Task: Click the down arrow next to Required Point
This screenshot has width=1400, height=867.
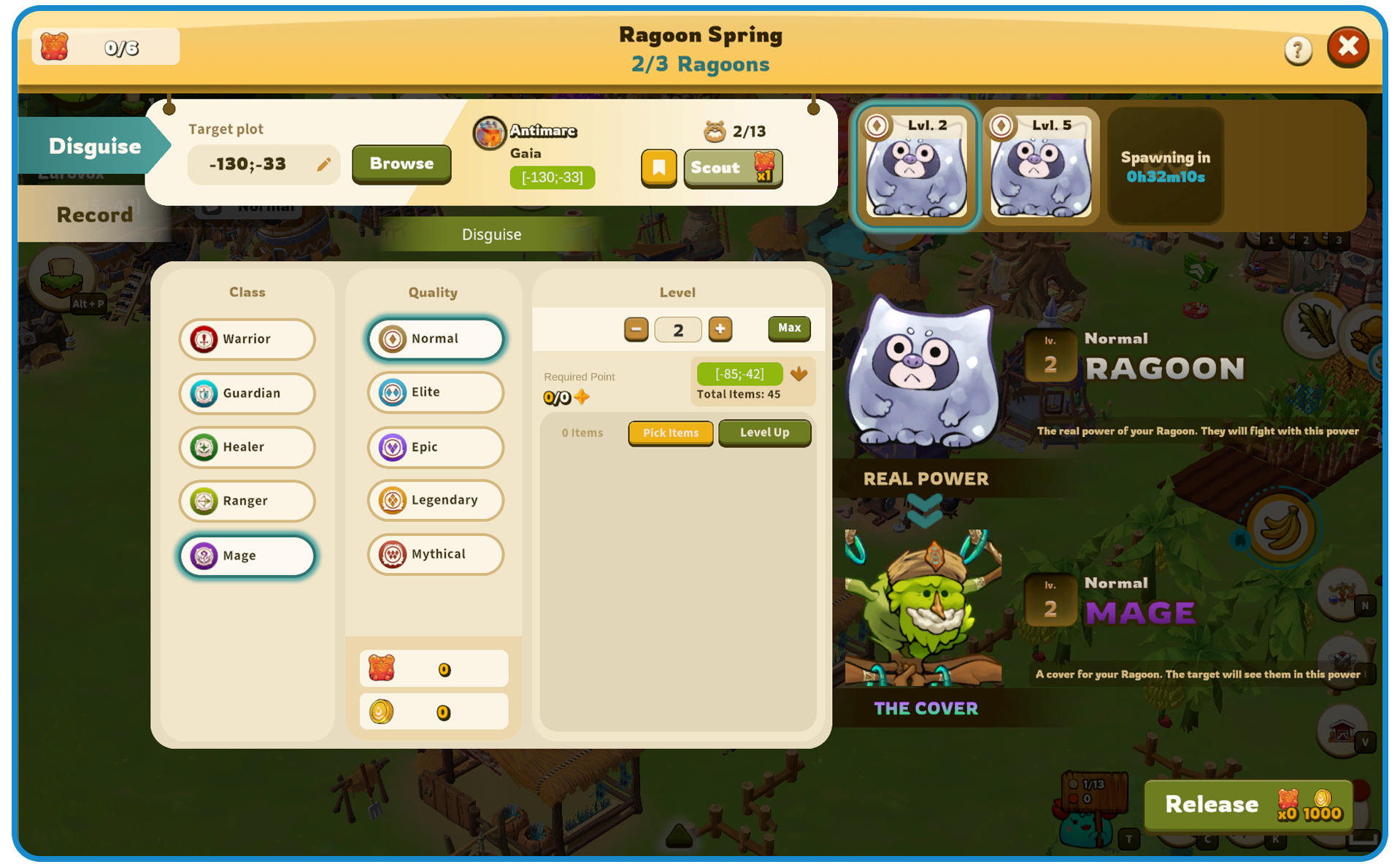Action: tap(799, 374)
